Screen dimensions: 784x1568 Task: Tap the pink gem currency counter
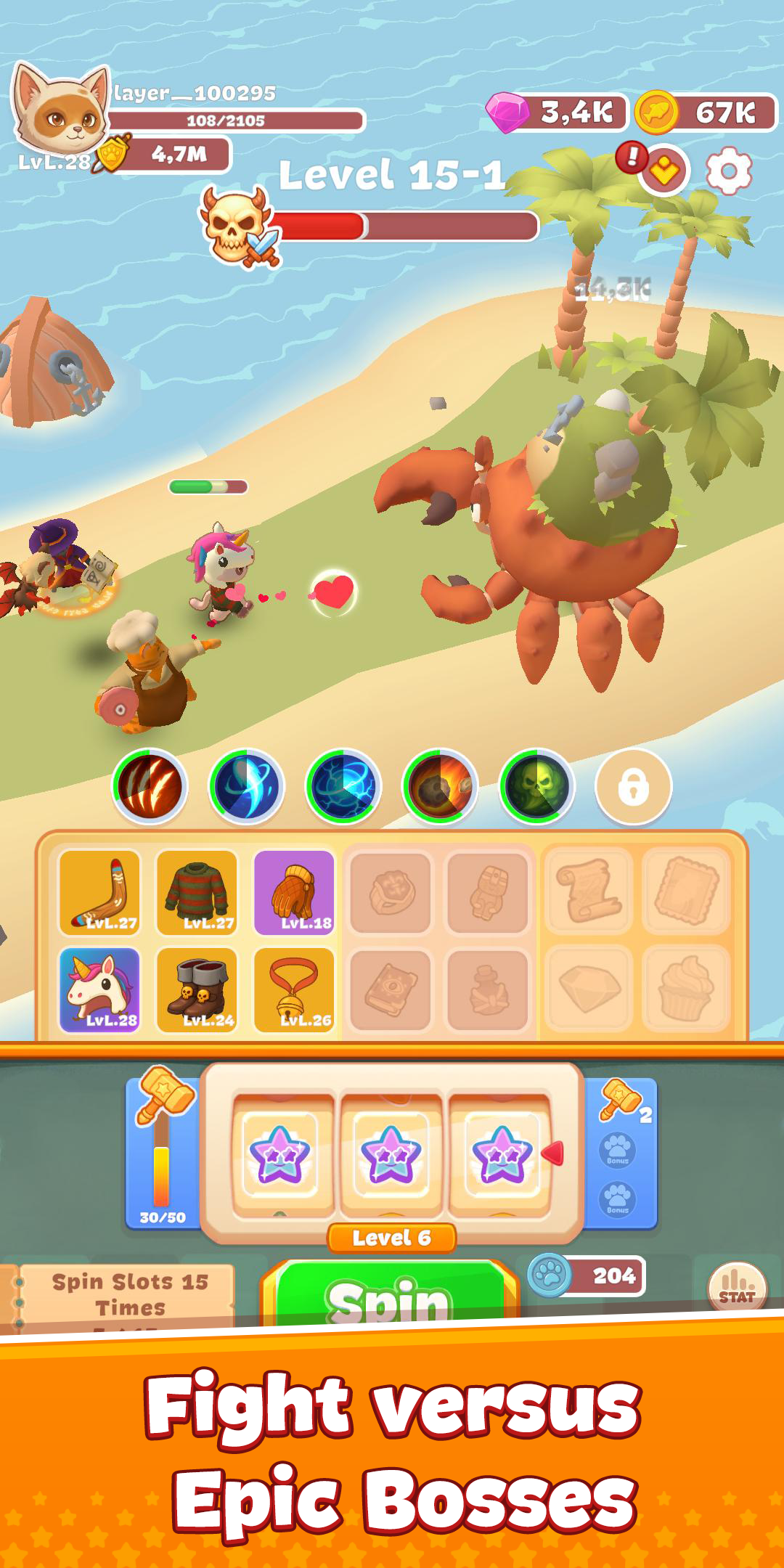tap(558, 113)
